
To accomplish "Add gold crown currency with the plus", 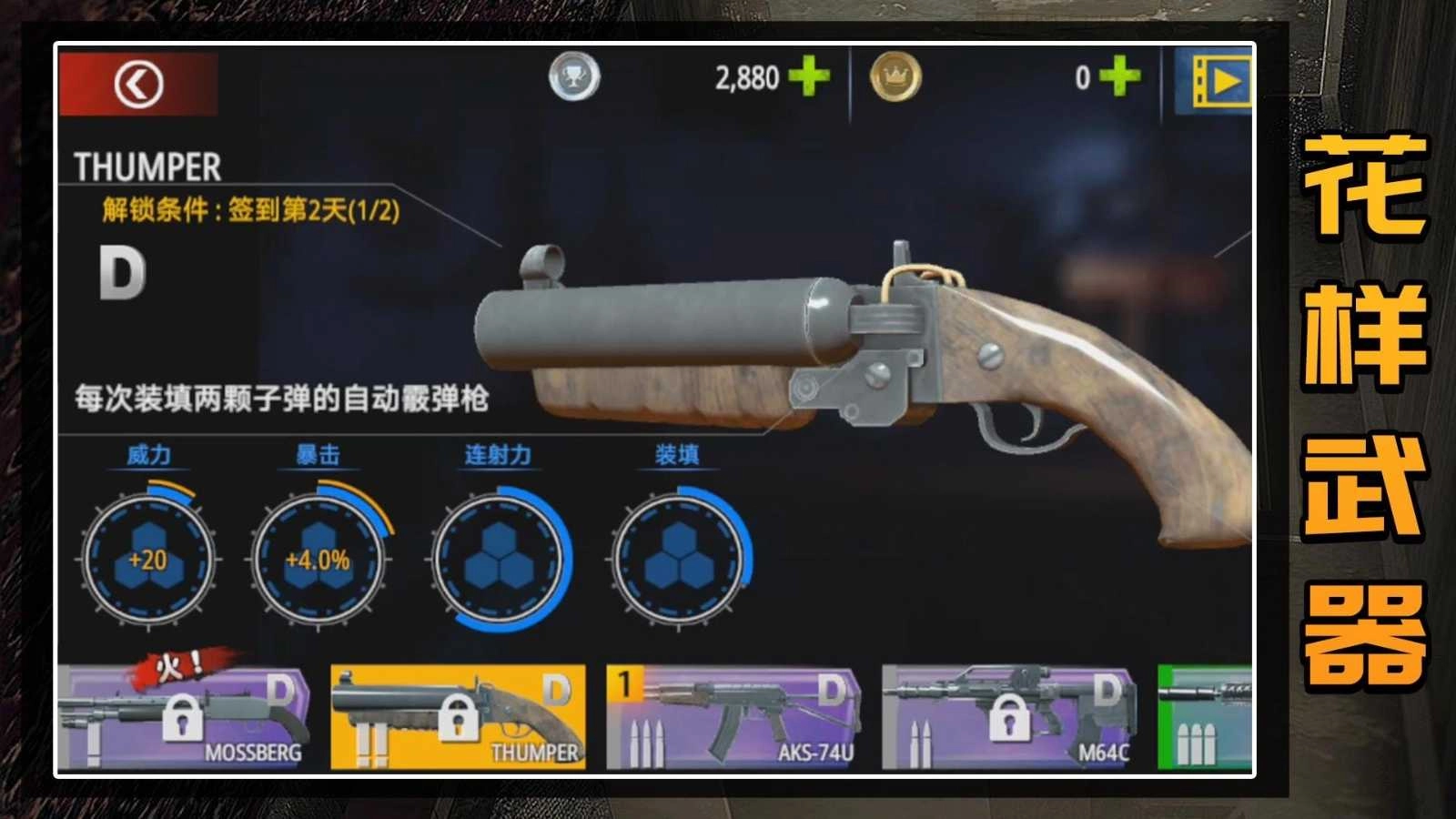I will coord(1119,76).
